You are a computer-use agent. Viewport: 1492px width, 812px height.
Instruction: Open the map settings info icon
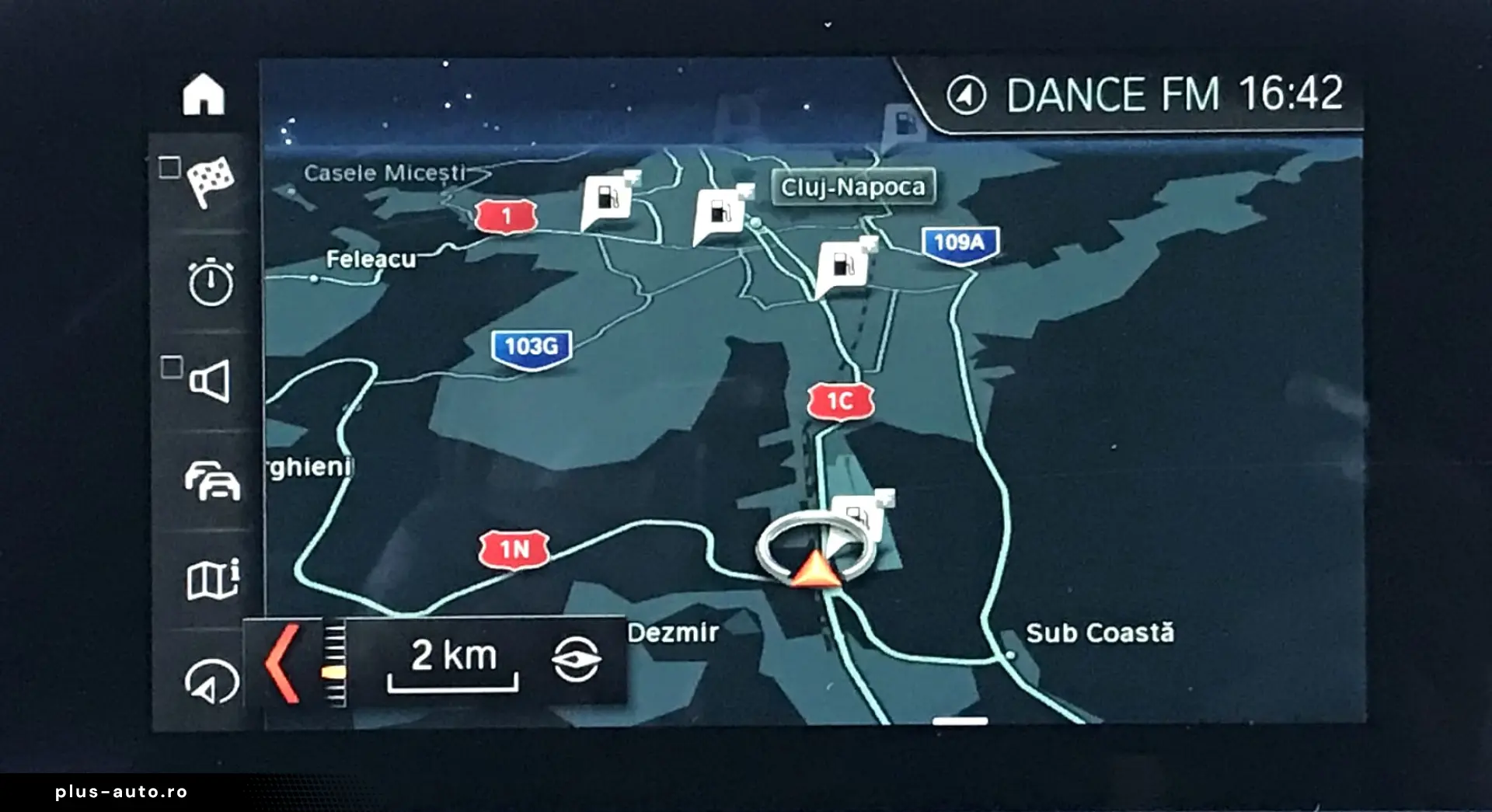[211, 580]
